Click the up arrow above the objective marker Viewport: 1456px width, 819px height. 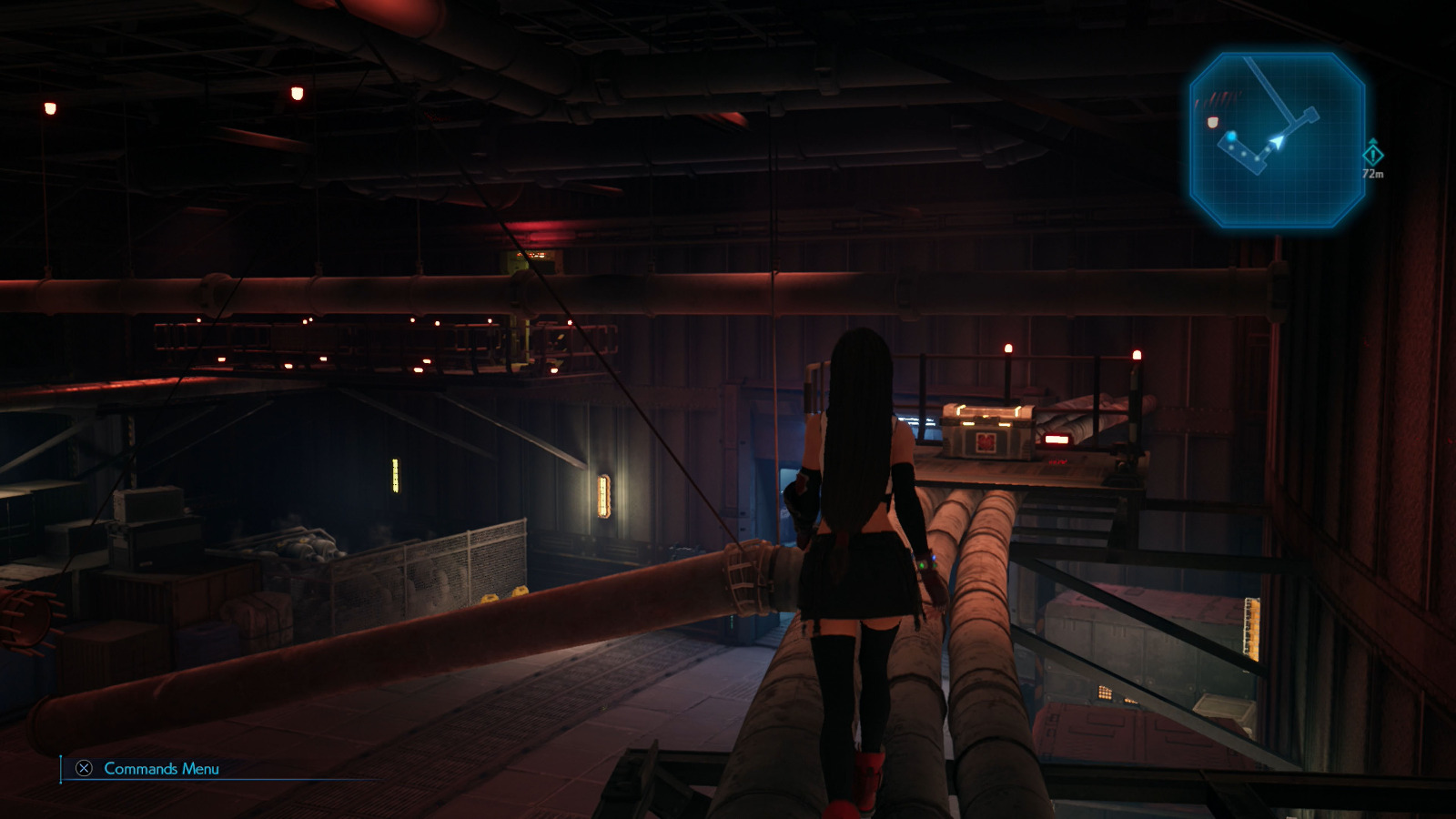(x=1373, y=140)
